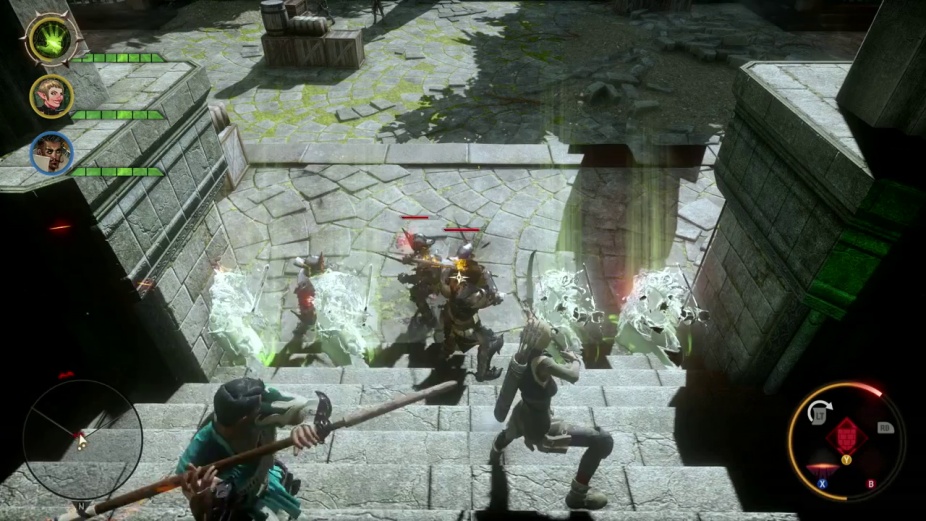The width and height of the screenshot is (926, 521).
Task: Select the green glowing hand portrait
Action: click(48, 40)
